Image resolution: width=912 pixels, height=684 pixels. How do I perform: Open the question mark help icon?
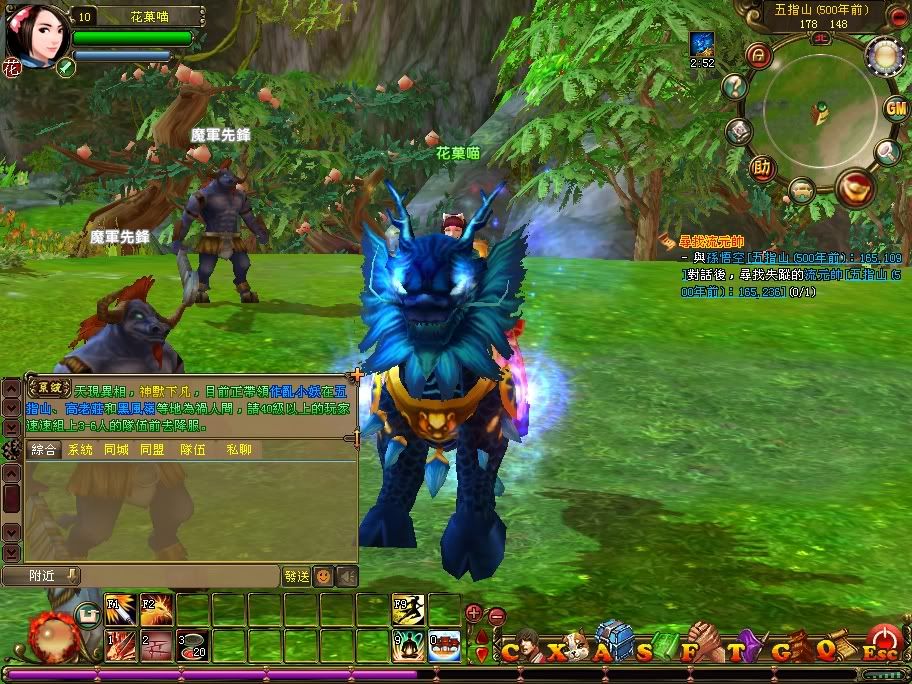[736, 87]
